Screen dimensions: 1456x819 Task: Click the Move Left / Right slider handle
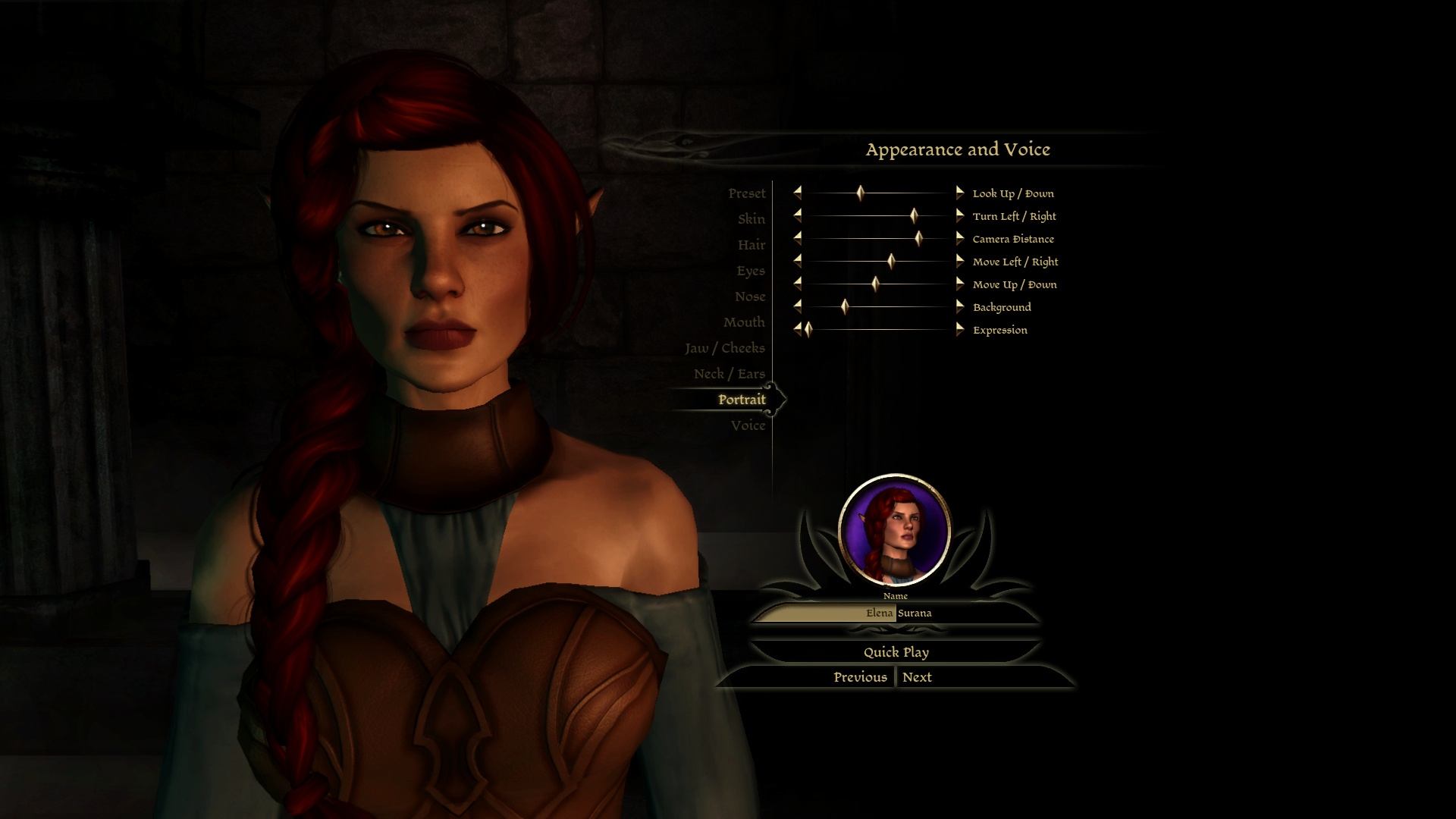[x=891, y=262]
